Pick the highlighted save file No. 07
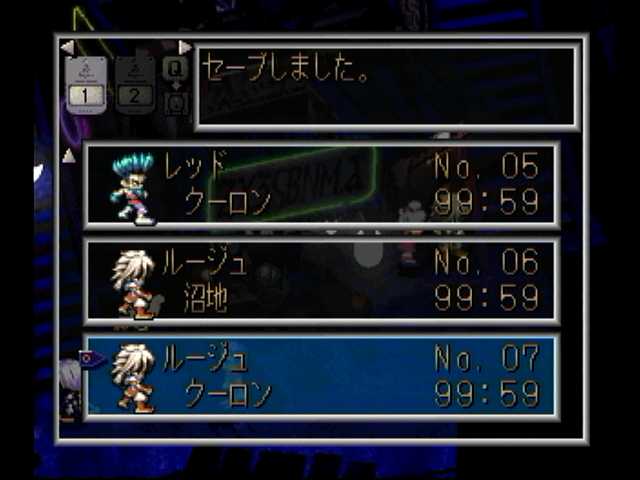 click(320, 376)
